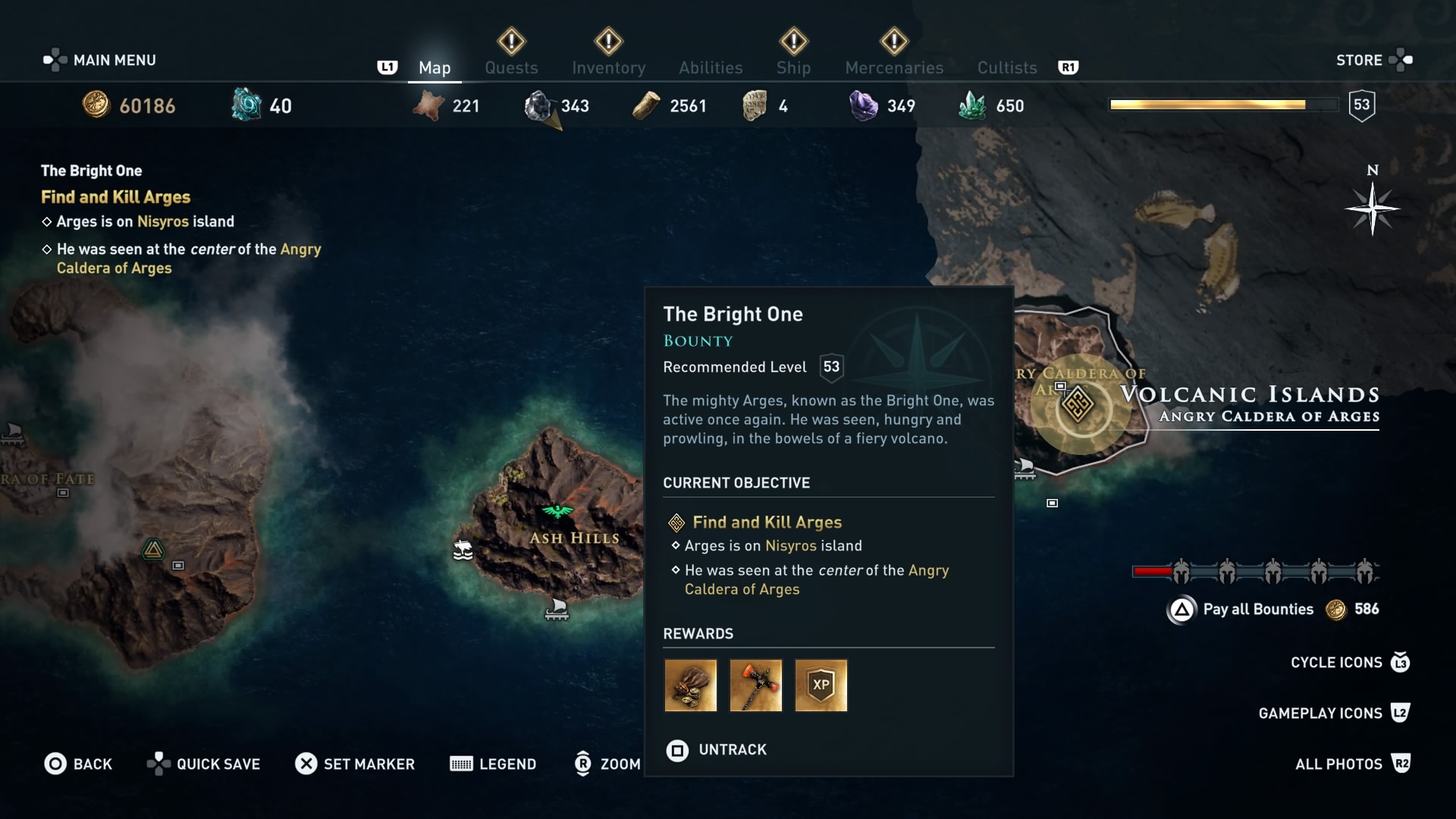Open the Mercenaries alert panel
The width and height of the screenshot is (1456, 819).
(x=893, y=42)
